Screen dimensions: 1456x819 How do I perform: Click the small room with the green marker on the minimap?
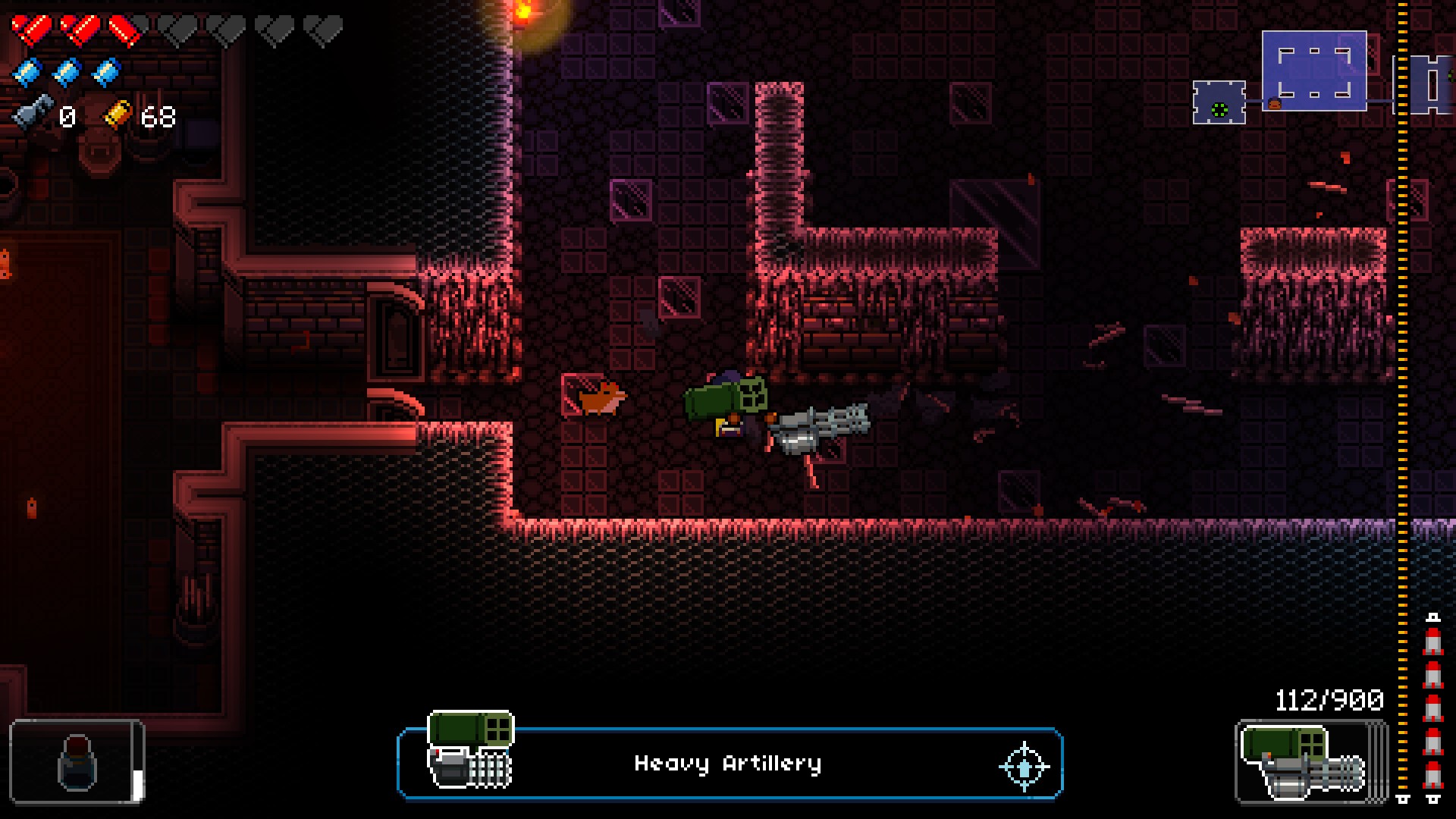point(1219,106)
